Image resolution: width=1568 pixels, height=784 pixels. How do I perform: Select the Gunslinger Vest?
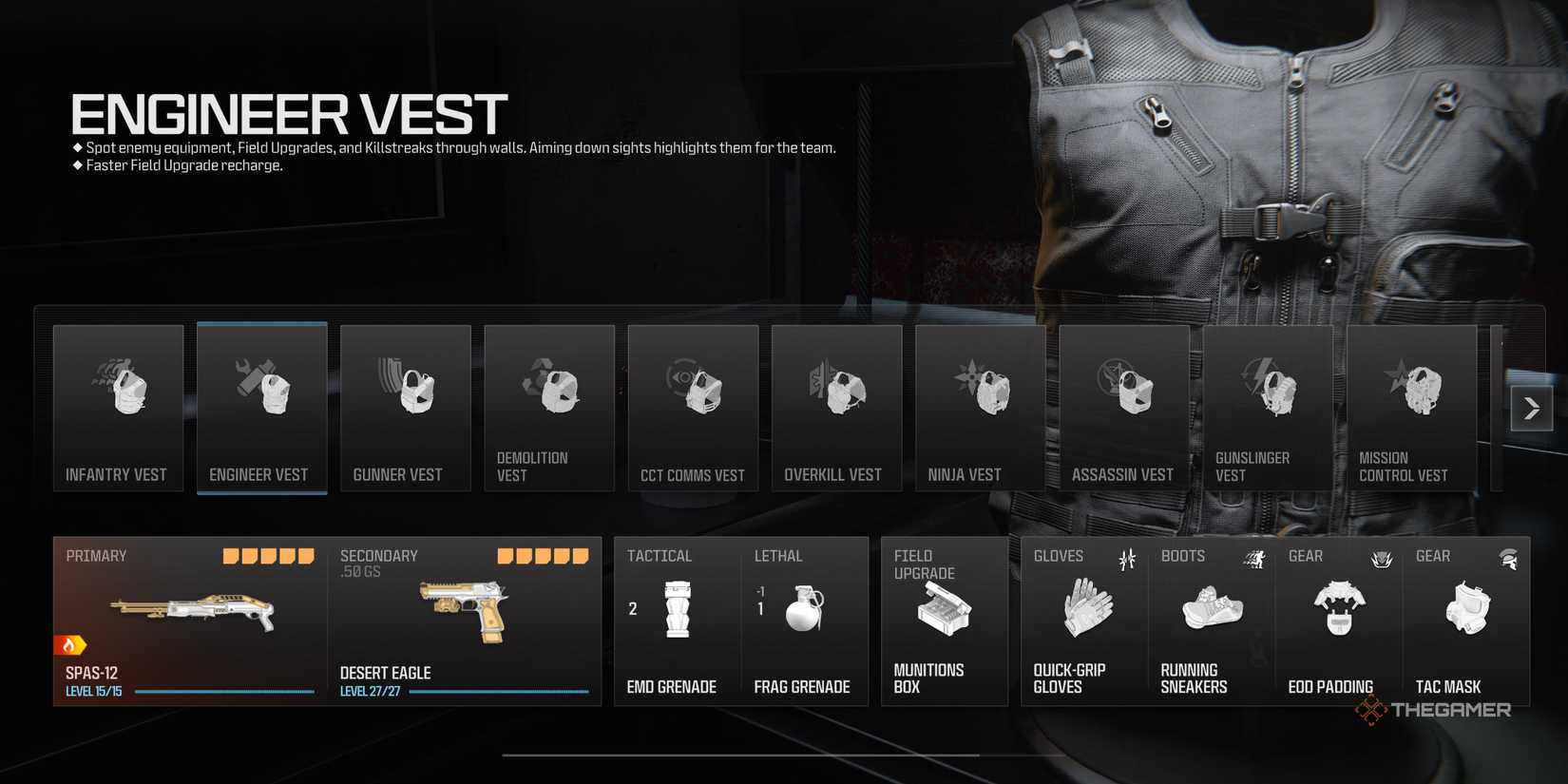[x=1268, y=407]
